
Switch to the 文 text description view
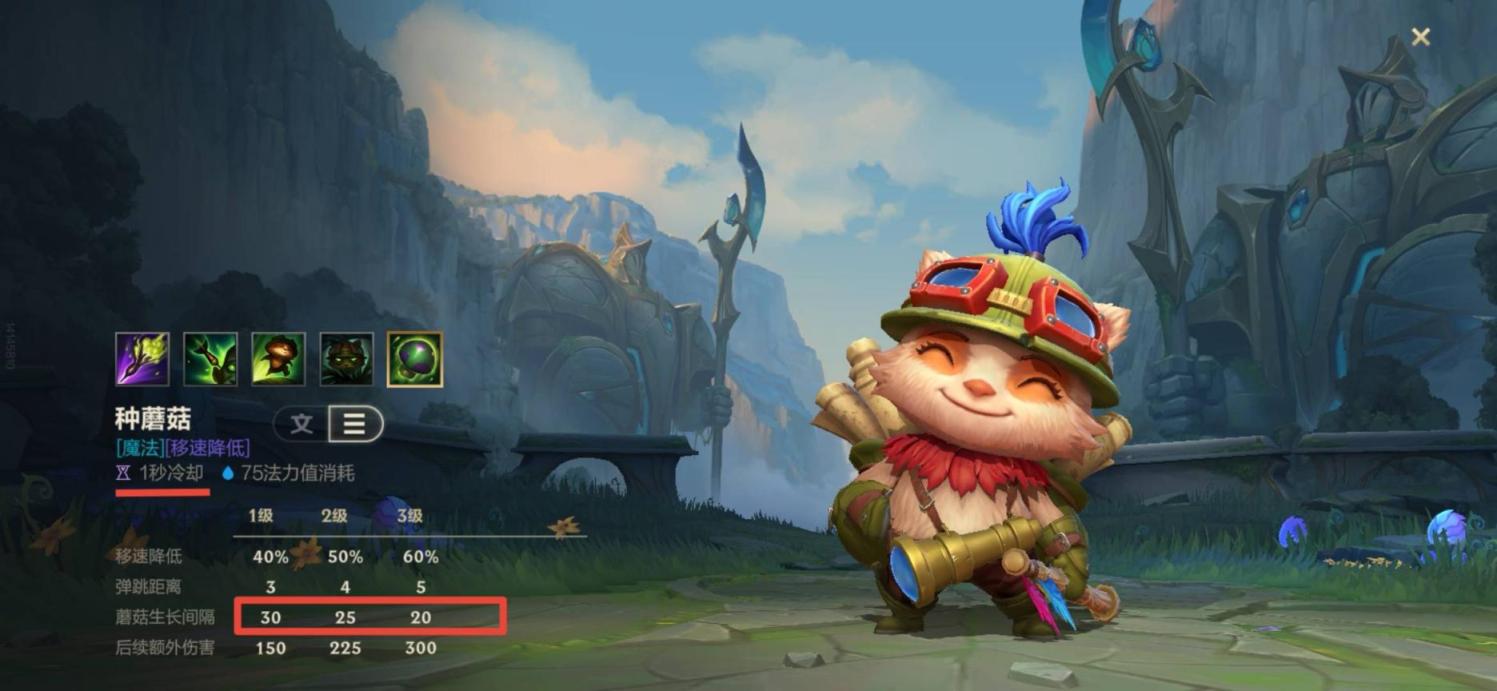(301, 424)
